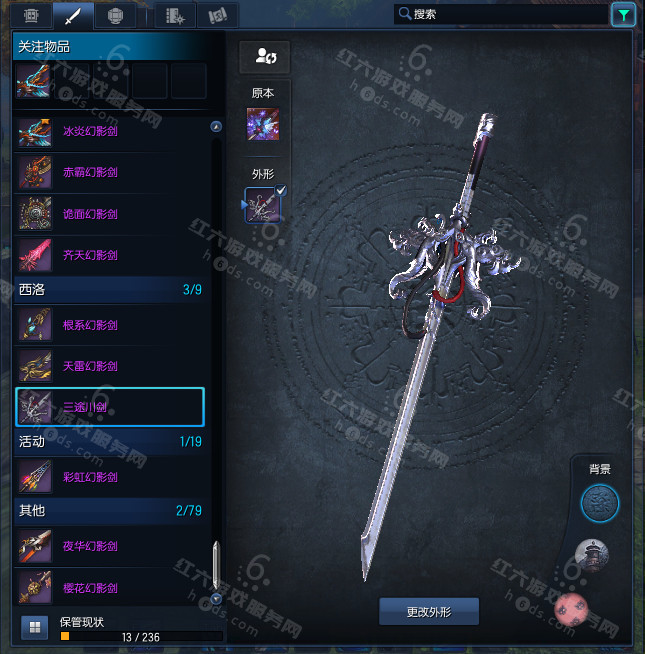
Task: Choose the stone lantern background
Action: (x=592, y=555)
